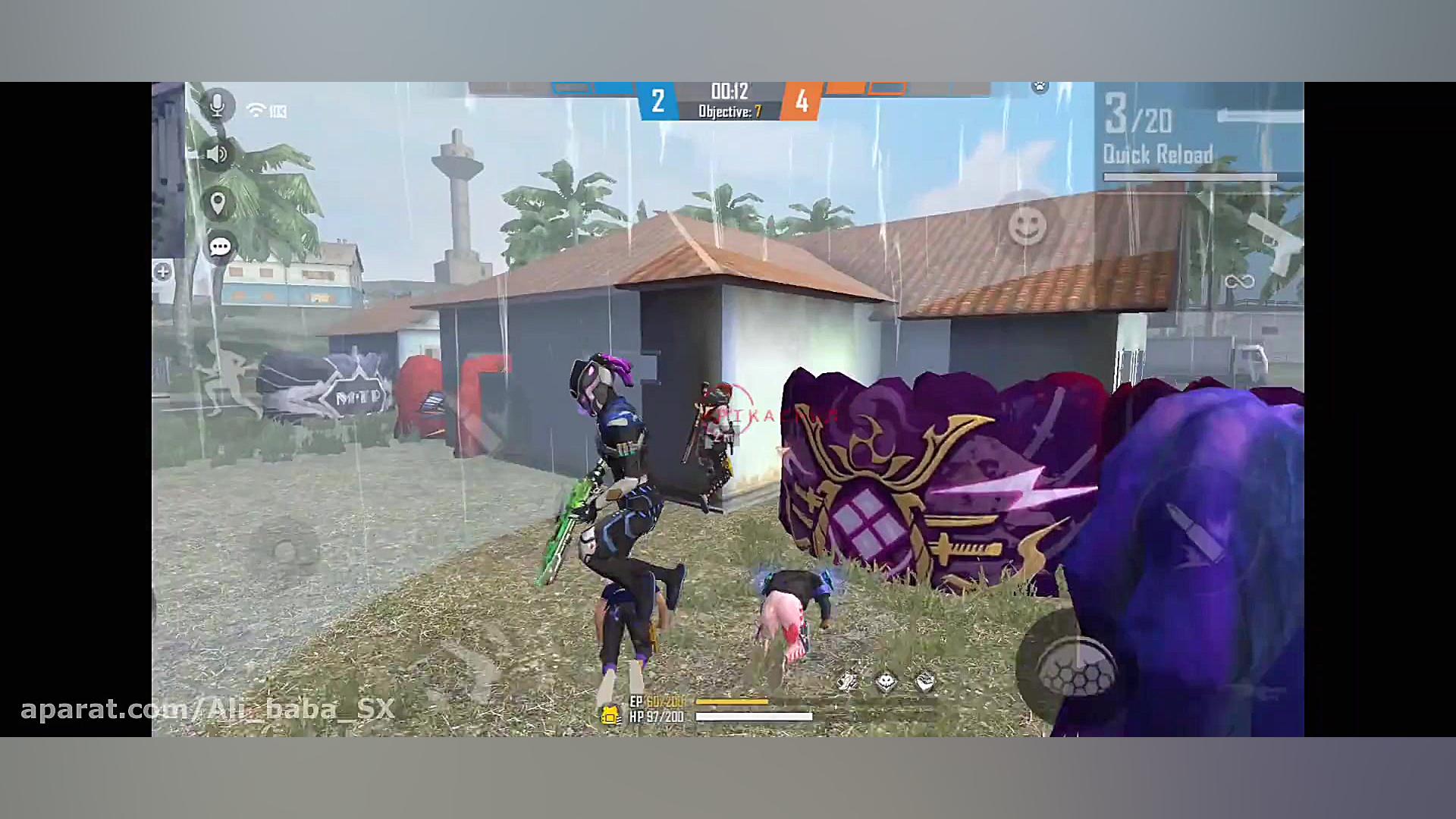
Task: Open the smiley emote icon
Action: click(1029, 224)
